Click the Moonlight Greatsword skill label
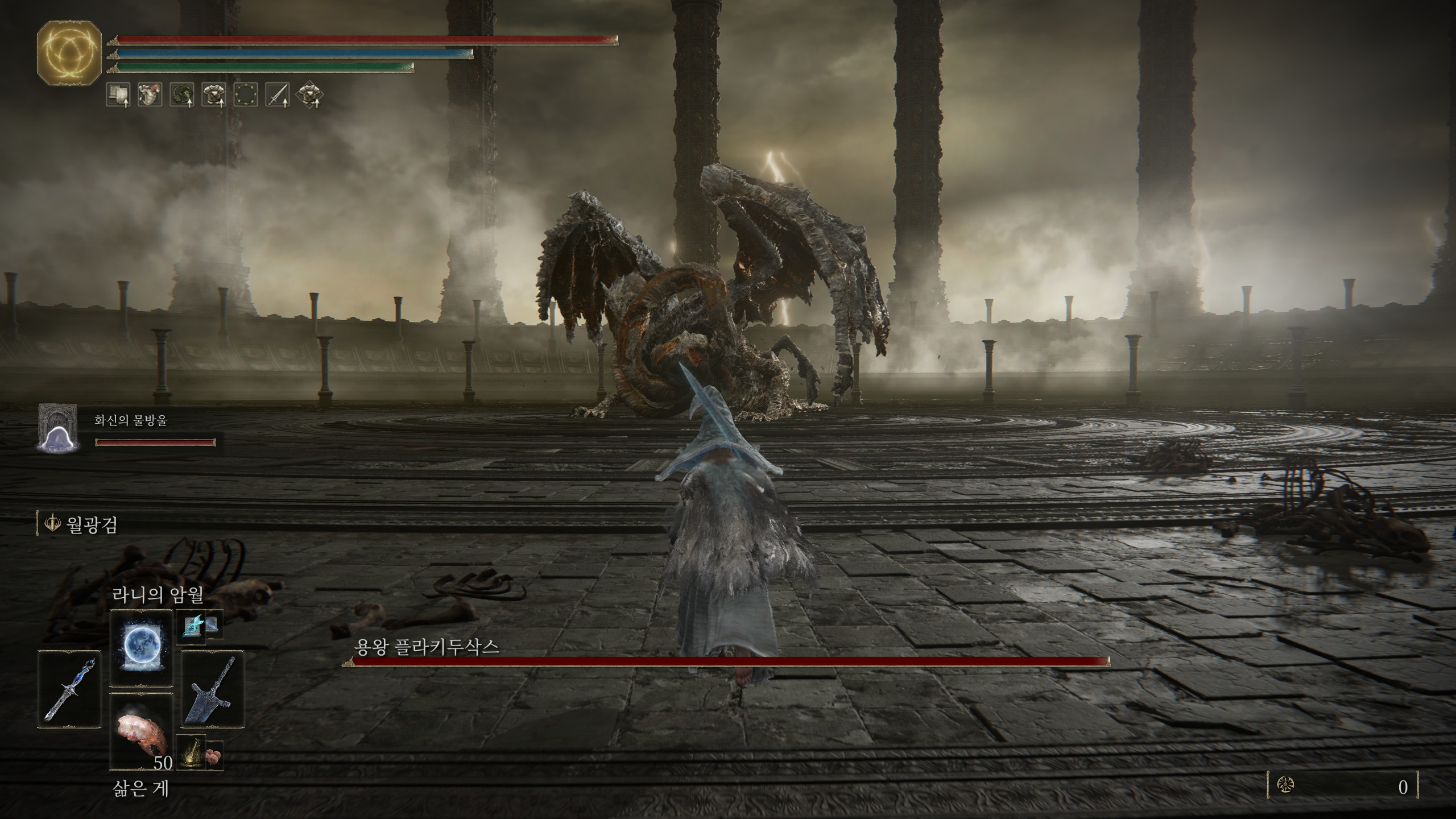Image resolution: width=1456 pixels, height=819 pixels. pos(91,524)
